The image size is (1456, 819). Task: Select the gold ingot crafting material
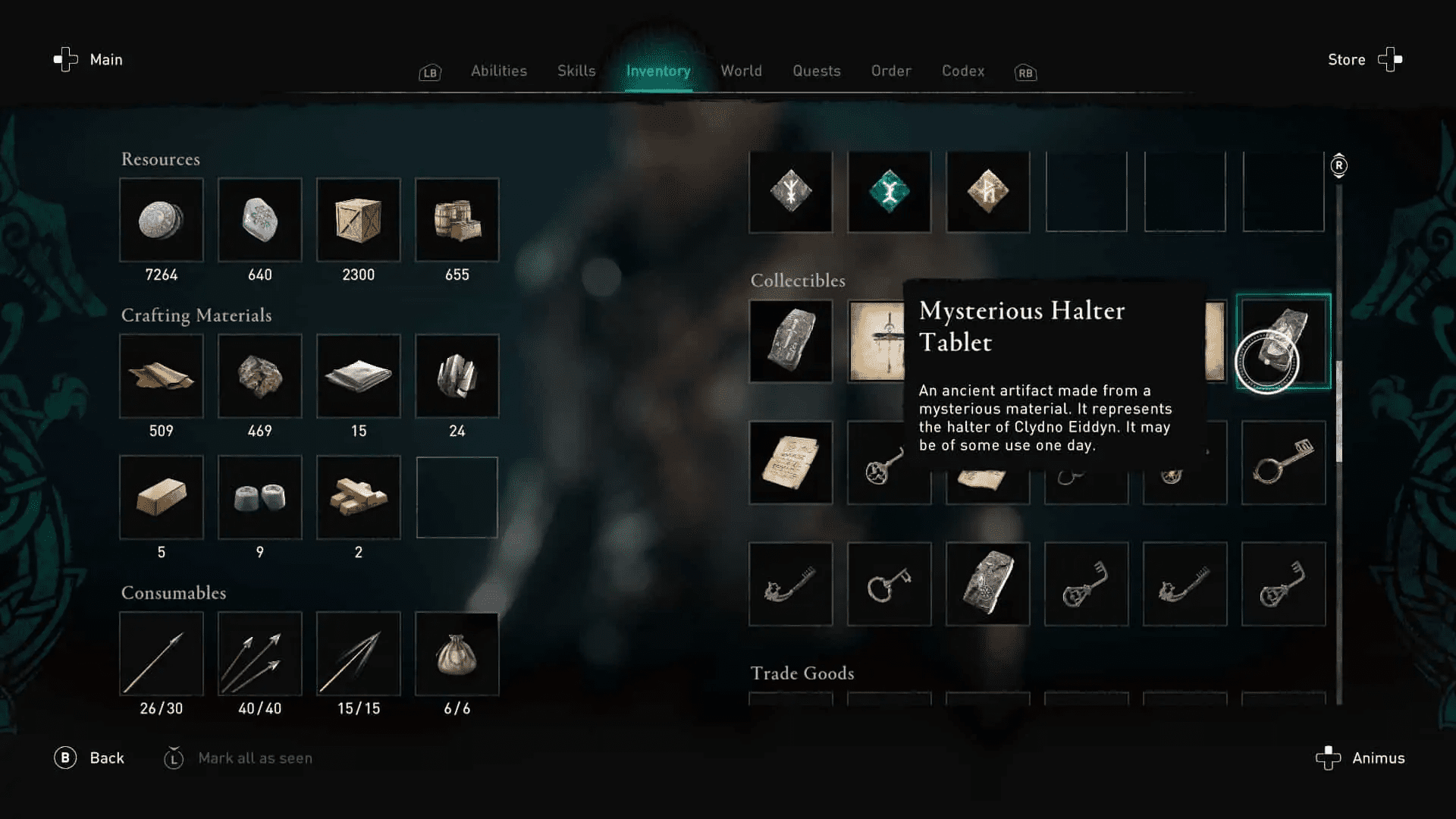click(x=162, y=497)
